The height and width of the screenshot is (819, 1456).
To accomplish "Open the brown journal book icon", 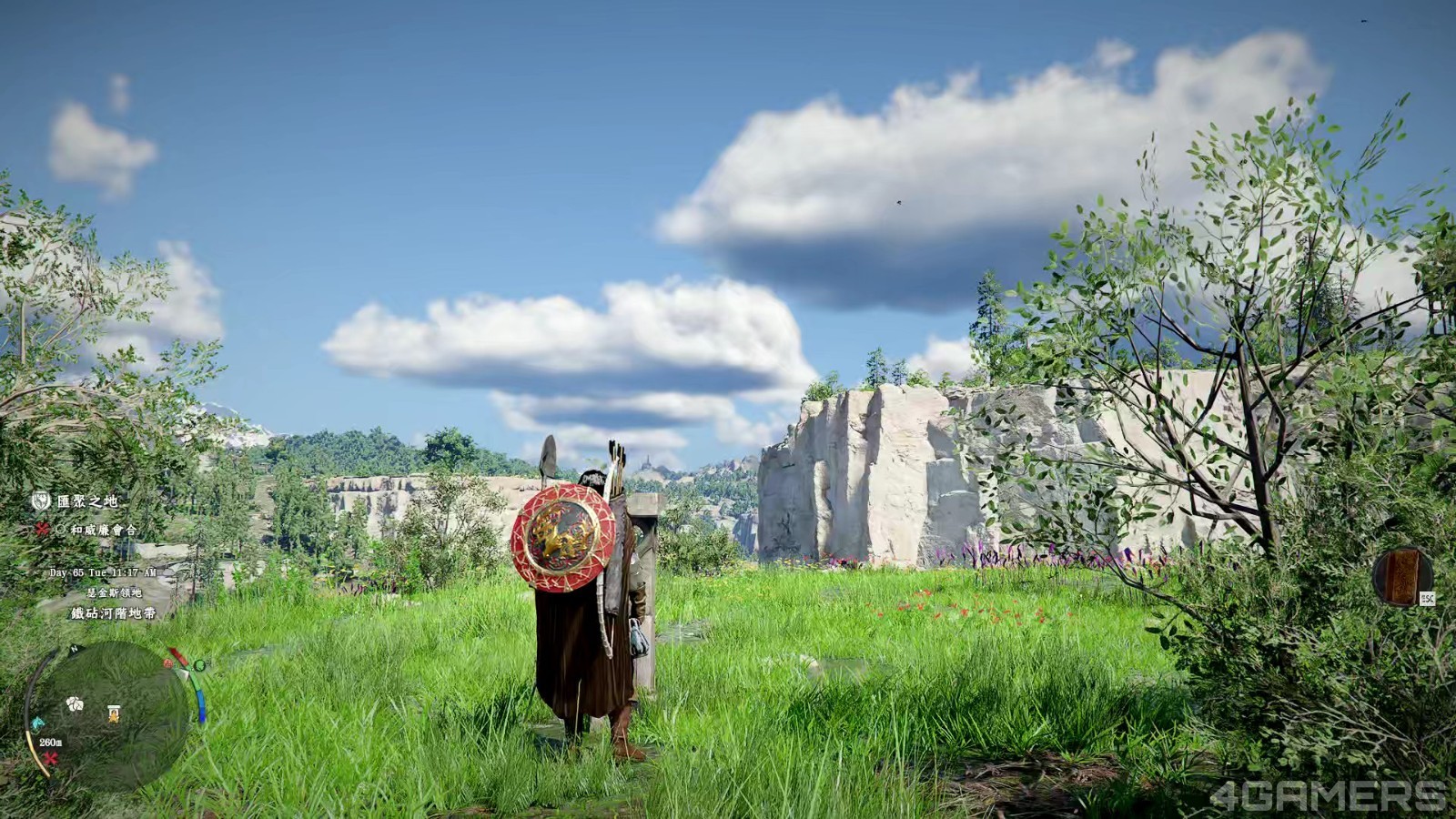I will (1402, 575).
